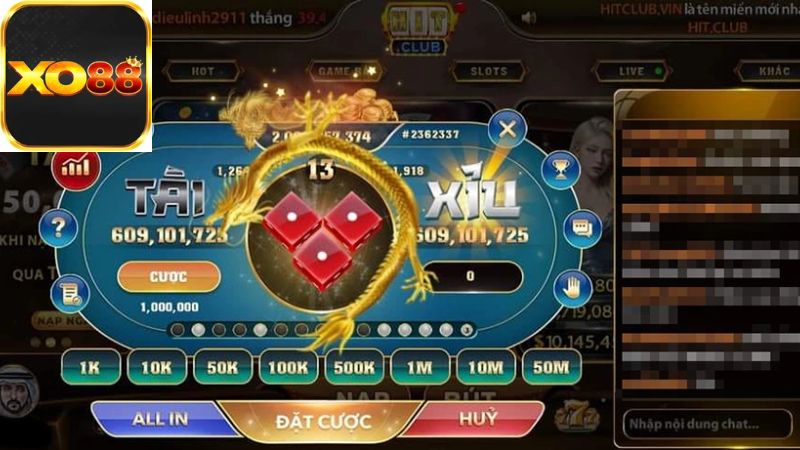Open the trophy leaderboard icon
This screenshot has width=800, height=450.
click(558, 167)
